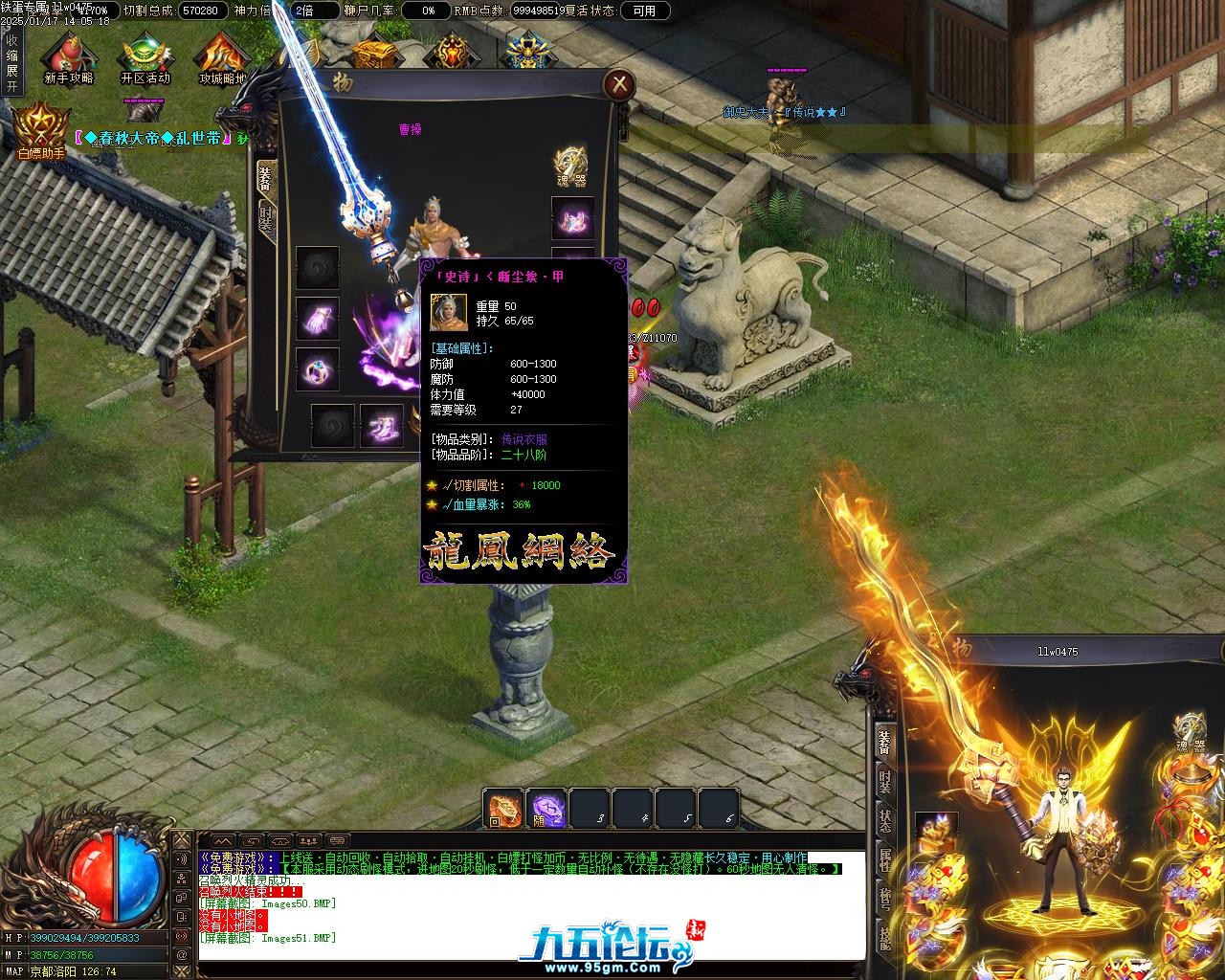
Task: Open the 白嫖助手 helper badge
Action: pyautogui.click(x=40, y=129)
